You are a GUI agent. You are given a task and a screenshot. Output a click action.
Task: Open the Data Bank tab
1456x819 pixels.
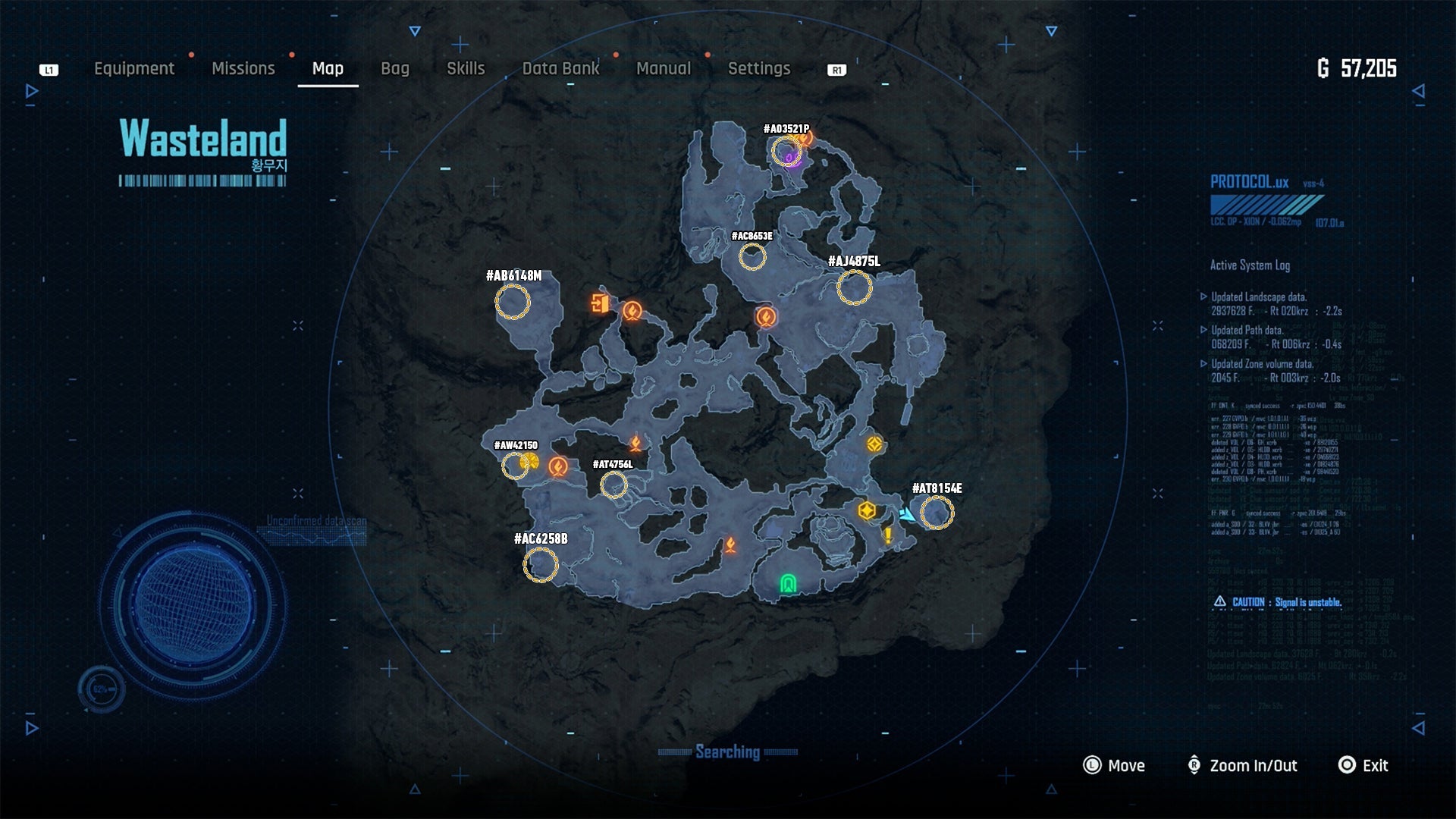click(x=560, y=68)
